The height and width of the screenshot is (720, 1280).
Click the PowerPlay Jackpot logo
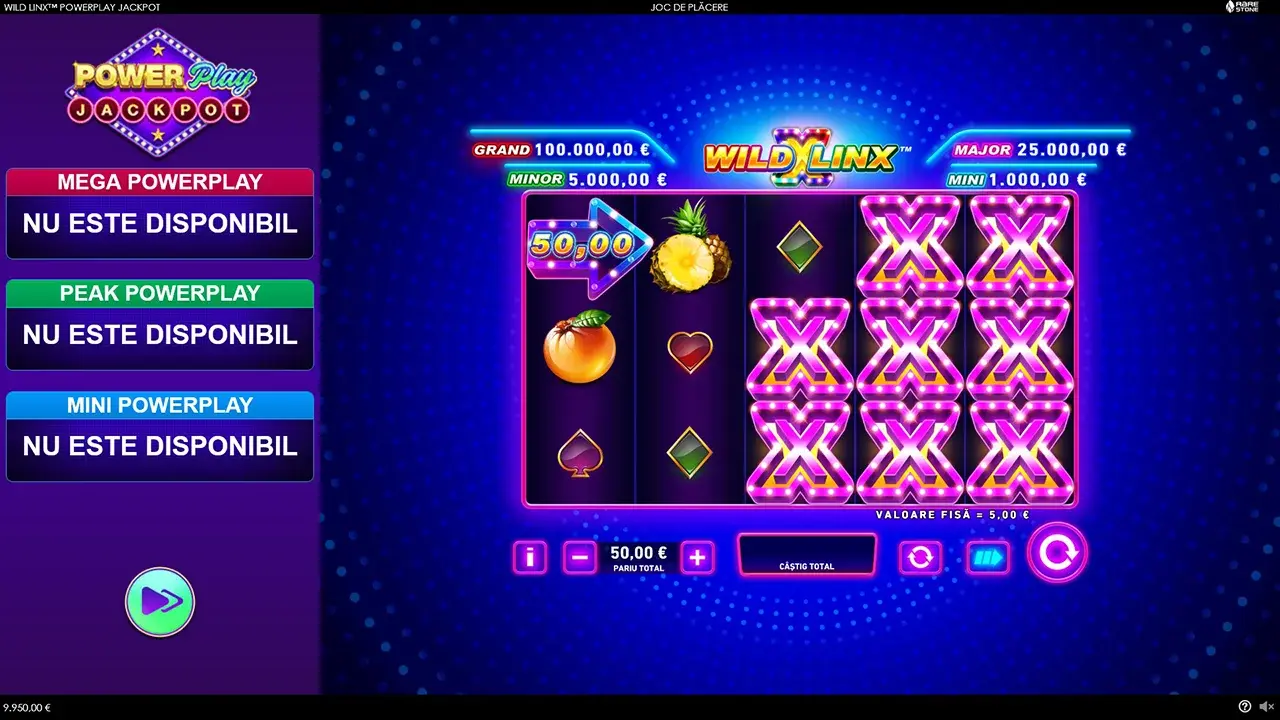(160, 90)
